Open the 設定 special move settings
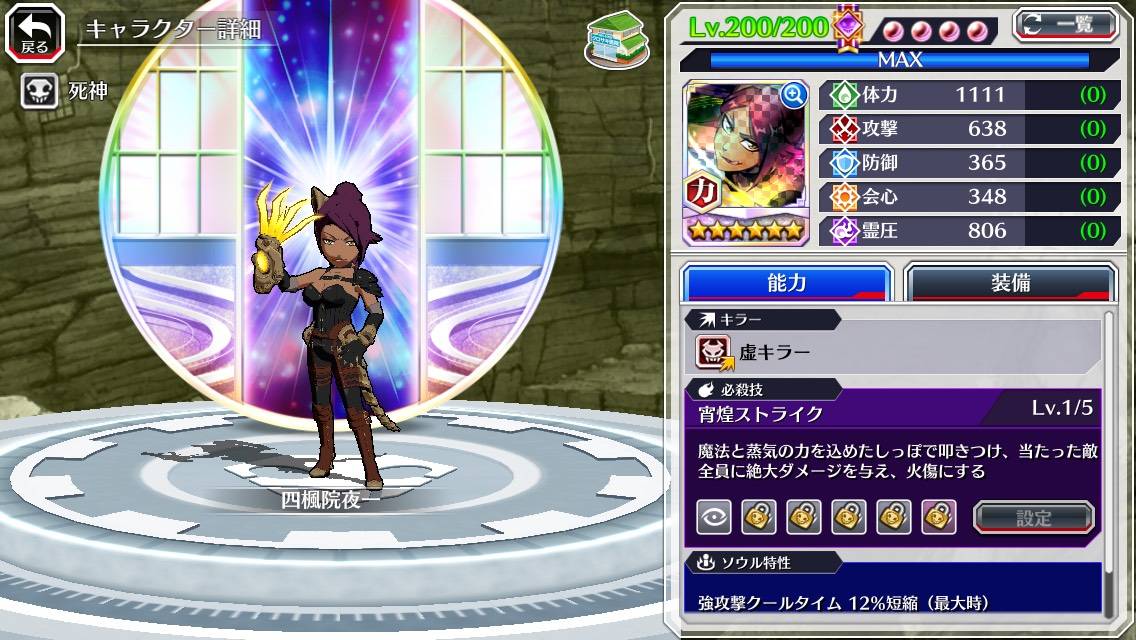Image resolution: width=1136 pixels, height=640 pixels. tap(1034, 517)
